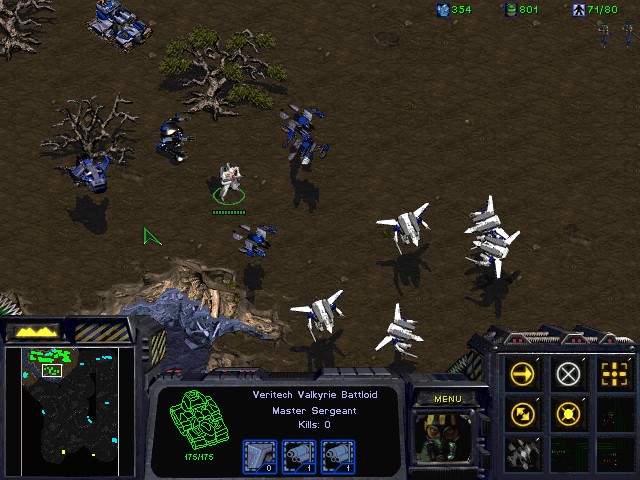
Task: Activate the Stop command
Action: tap(568, 374)
